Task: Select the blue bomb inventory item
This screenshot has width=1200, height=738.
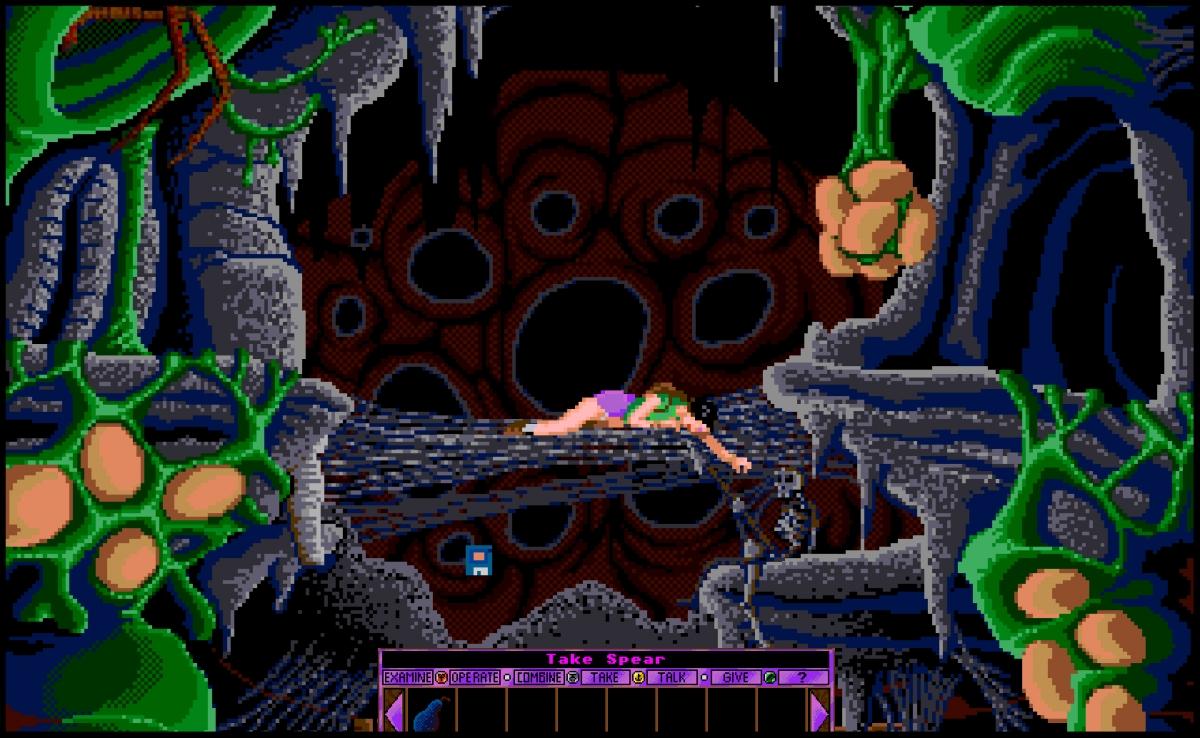Action: [430, 713]
